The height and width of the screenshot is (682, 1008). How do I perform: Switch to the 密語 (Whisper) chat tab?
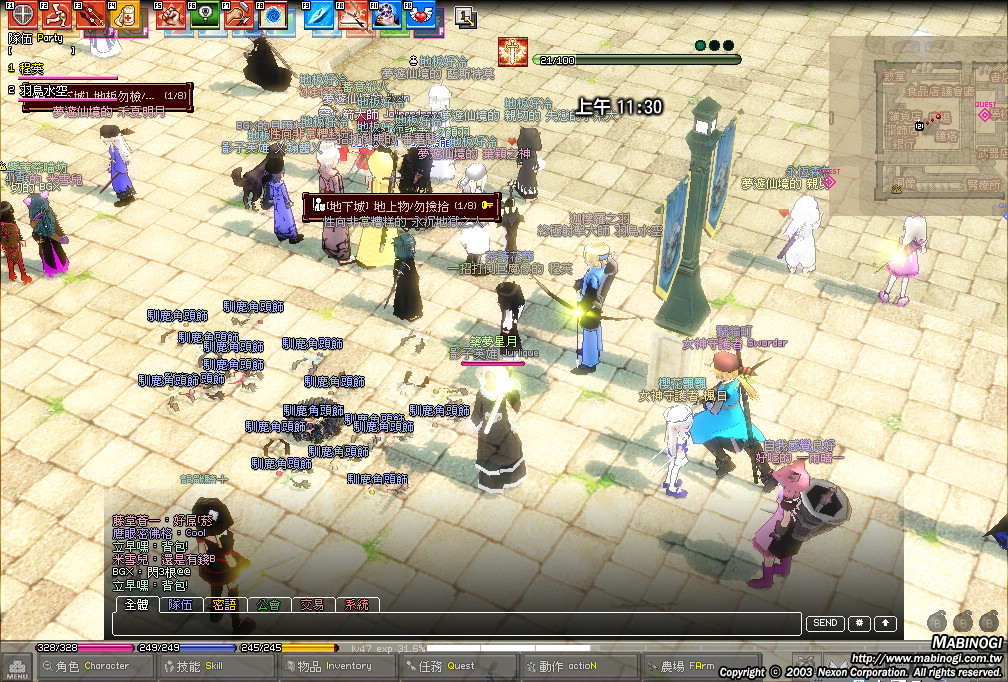(x=224, y=605)
